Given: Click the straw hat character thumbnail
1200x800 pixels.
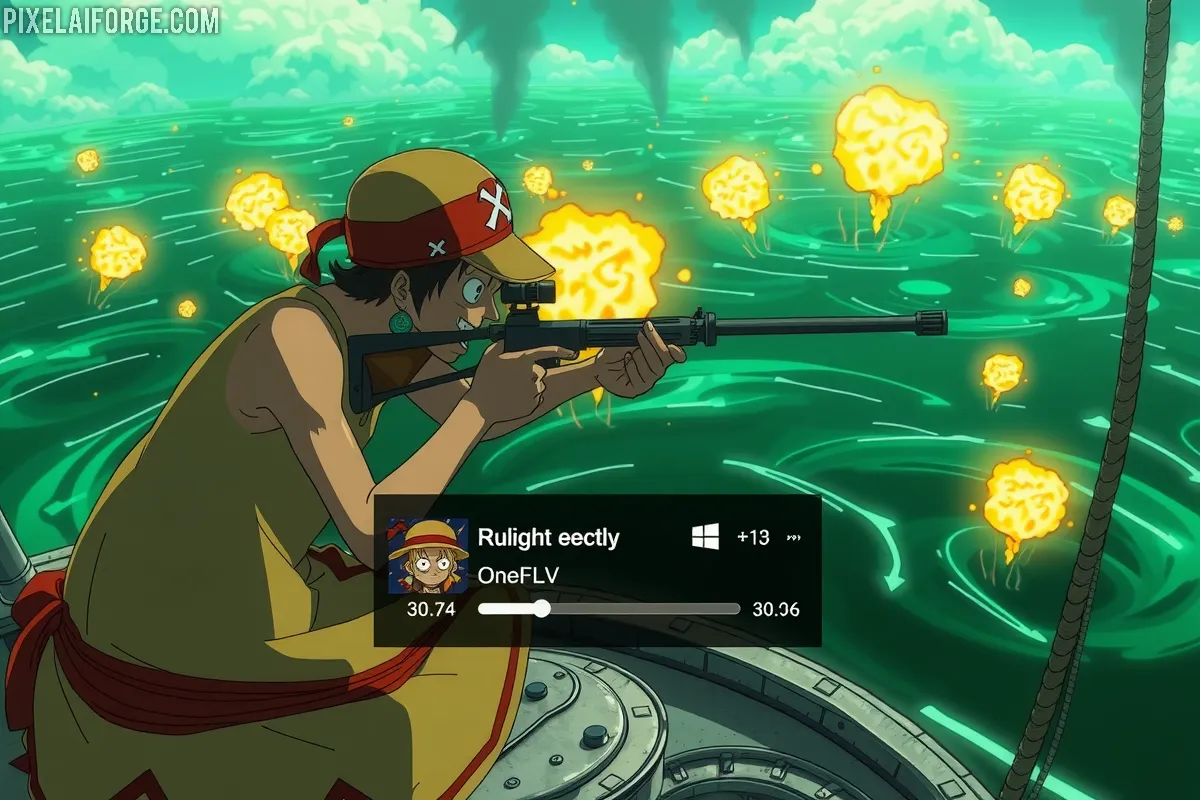Looking at the screenshot, I should pyautogui.click(x=428, y=556).
